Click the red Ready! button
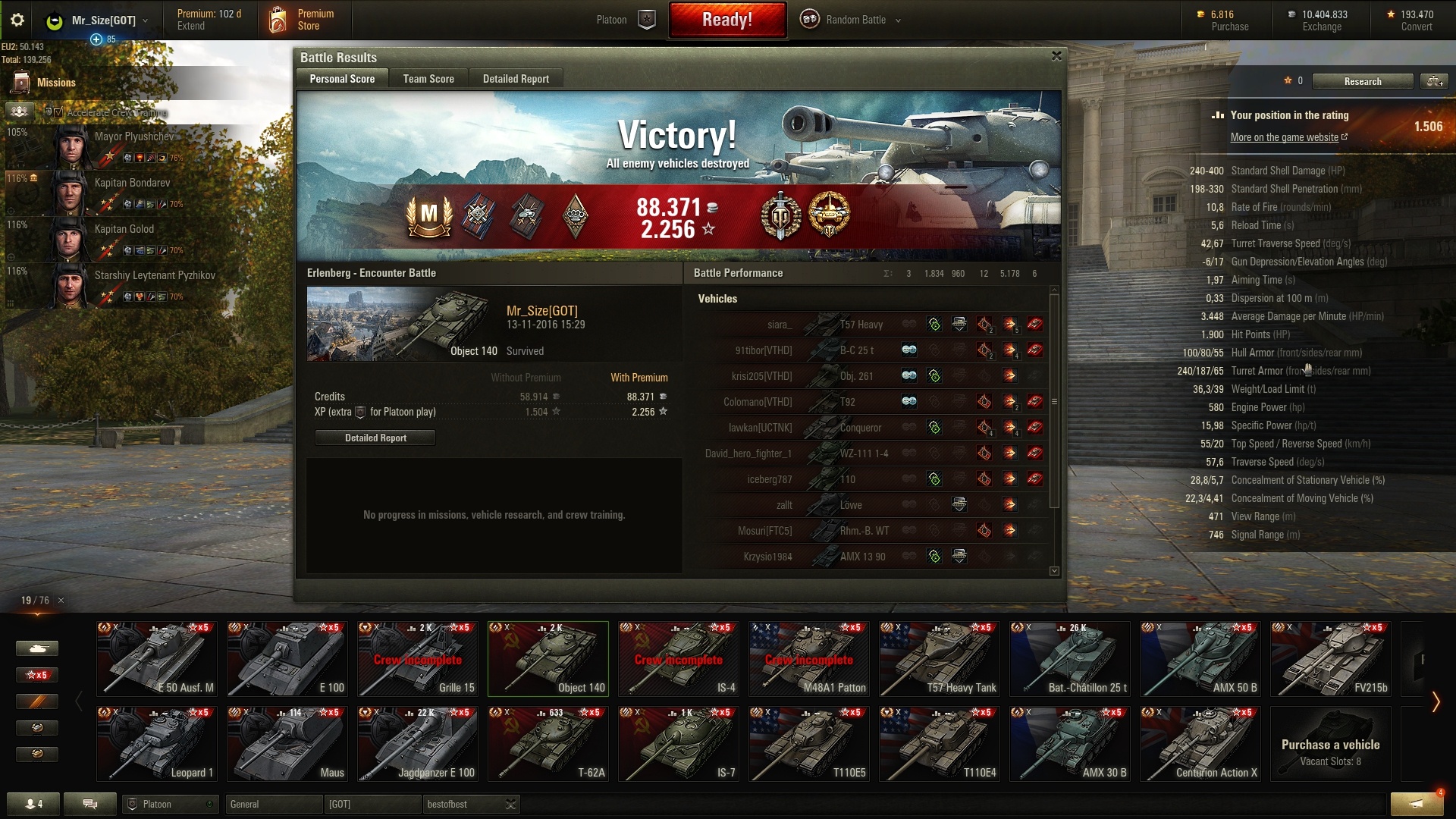 [726, 20]
